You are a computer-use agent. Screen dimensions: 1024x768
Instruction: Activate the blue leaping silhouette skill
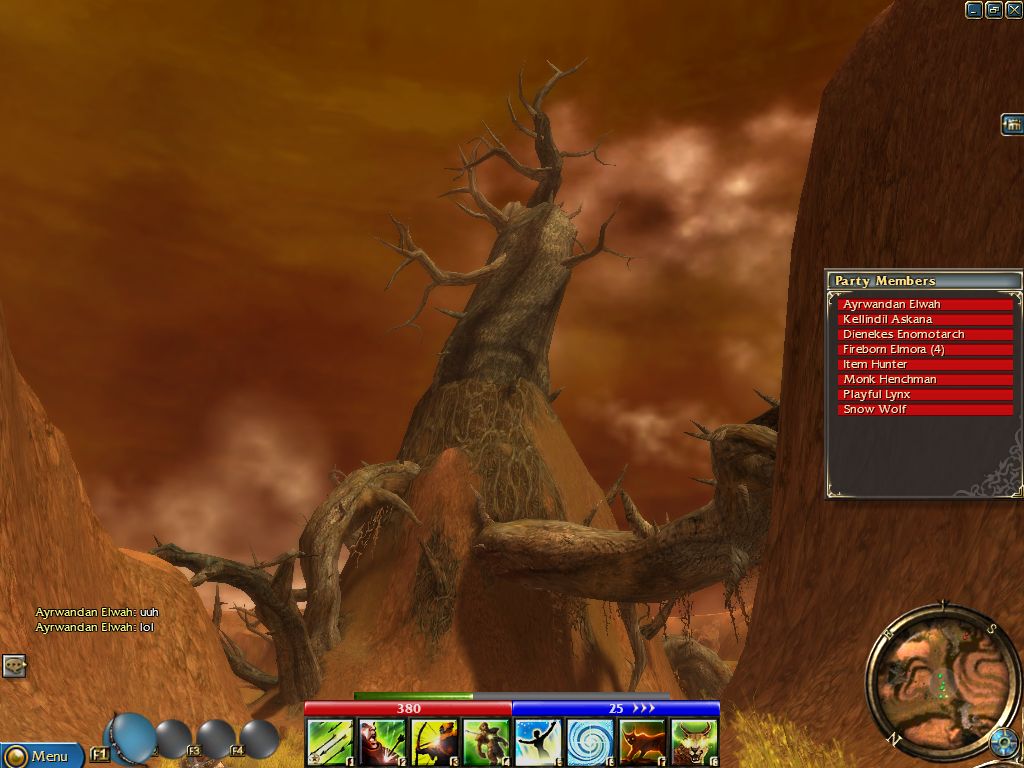(x=538, y=742)
